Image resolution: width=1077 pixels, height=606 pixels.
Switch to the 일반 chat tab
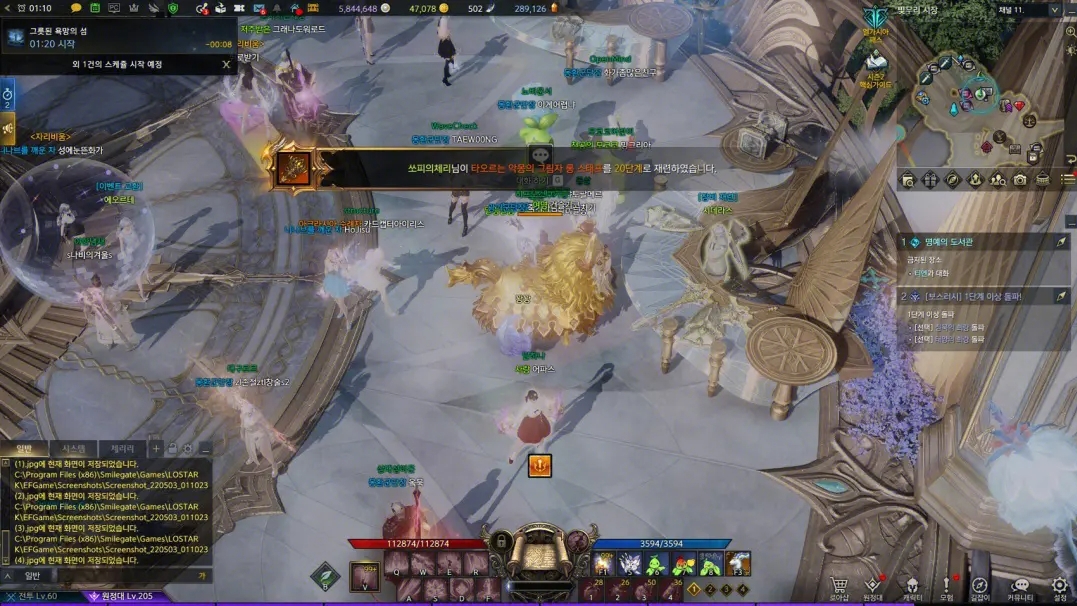click(25, 449)
